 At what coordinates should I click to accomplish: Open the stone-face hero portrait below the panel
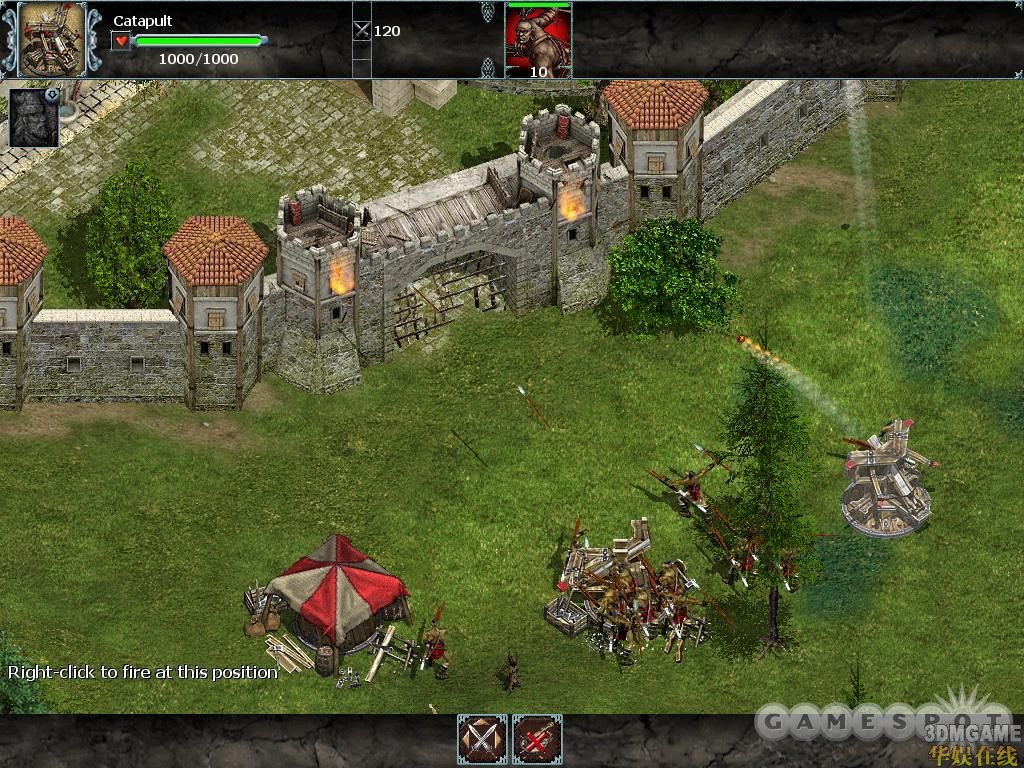pos(34,117)
